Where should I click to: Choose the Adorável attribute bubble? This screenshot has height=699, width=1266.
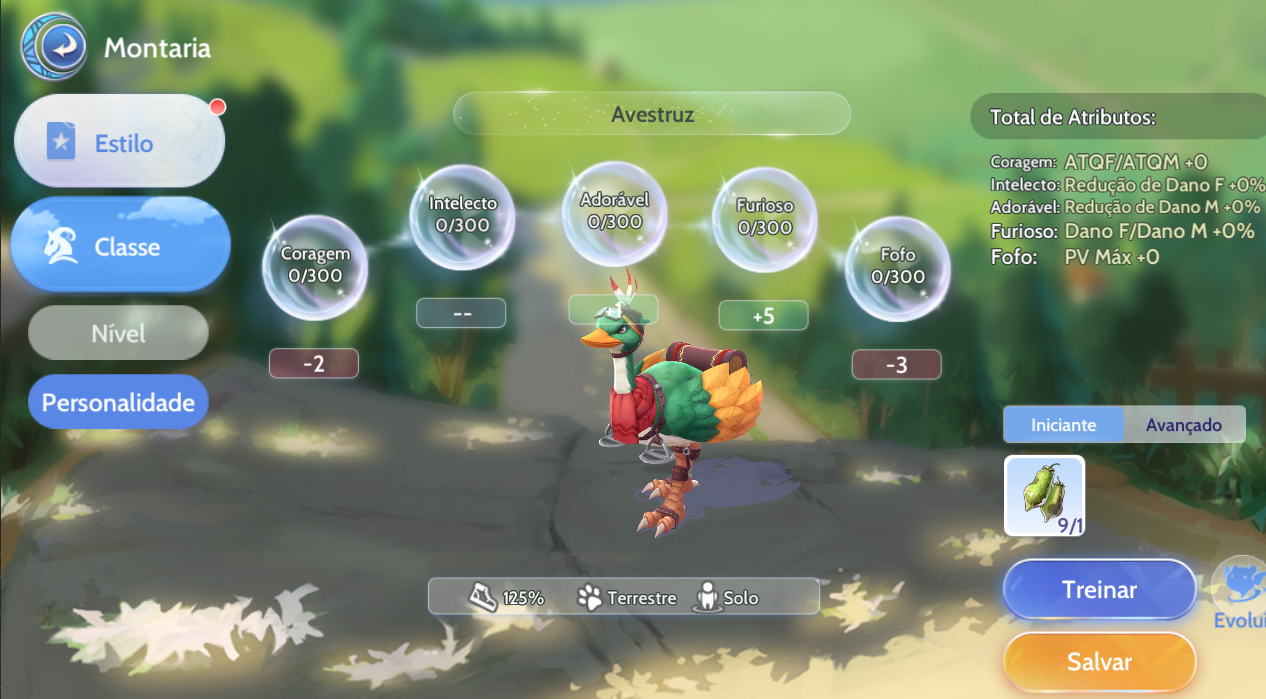tap(614, 211)
